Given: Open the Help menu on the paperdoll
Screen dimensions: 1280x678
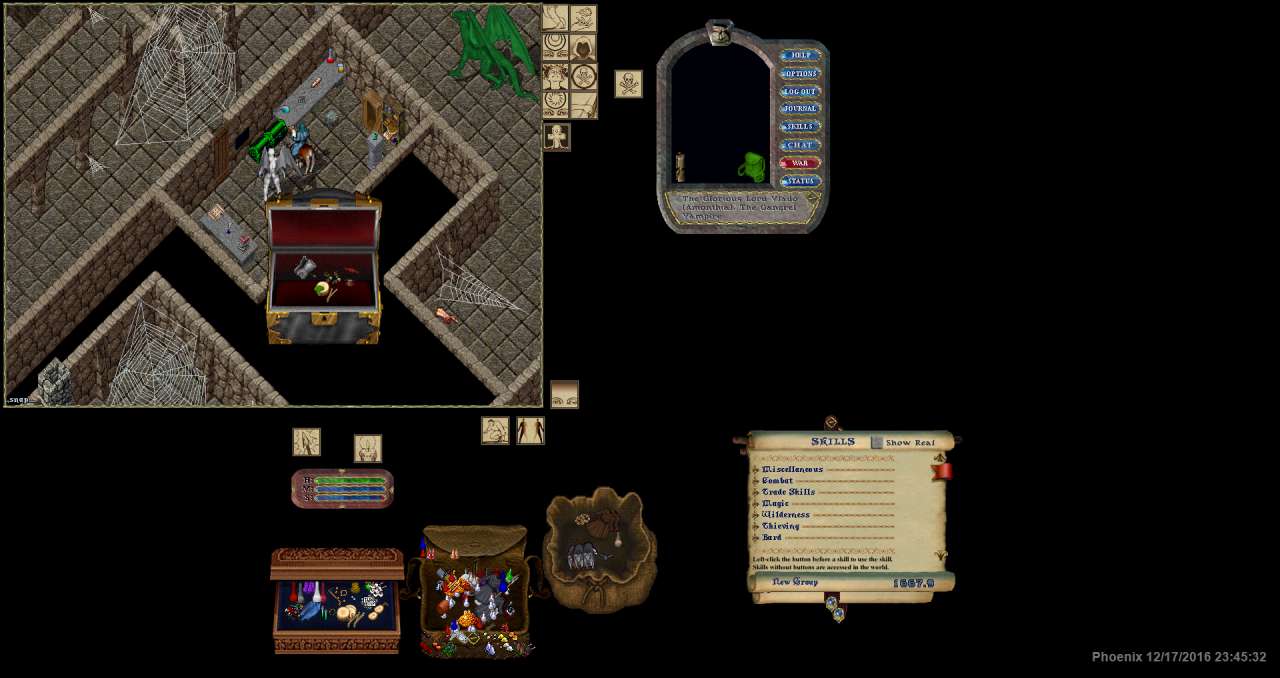Looking at the screenshot, I should tap(799, 56).
